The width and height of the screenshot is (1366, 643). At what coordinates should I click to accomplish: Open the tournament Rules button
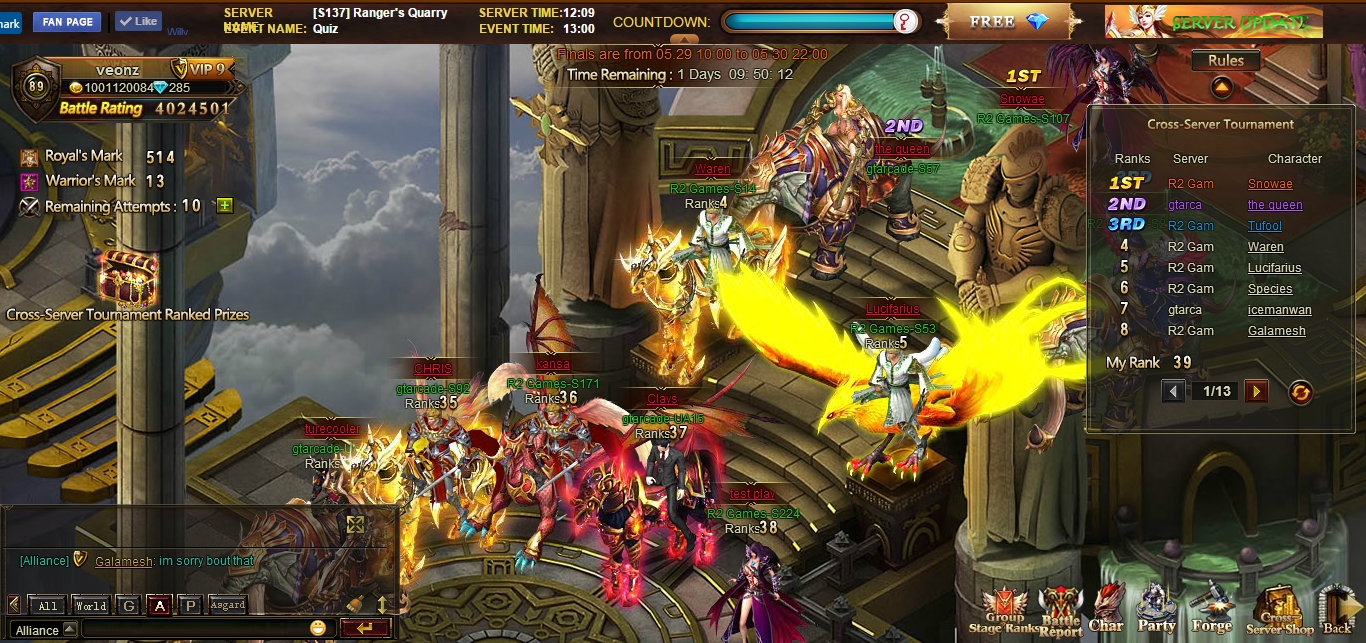coord(1225,60)
